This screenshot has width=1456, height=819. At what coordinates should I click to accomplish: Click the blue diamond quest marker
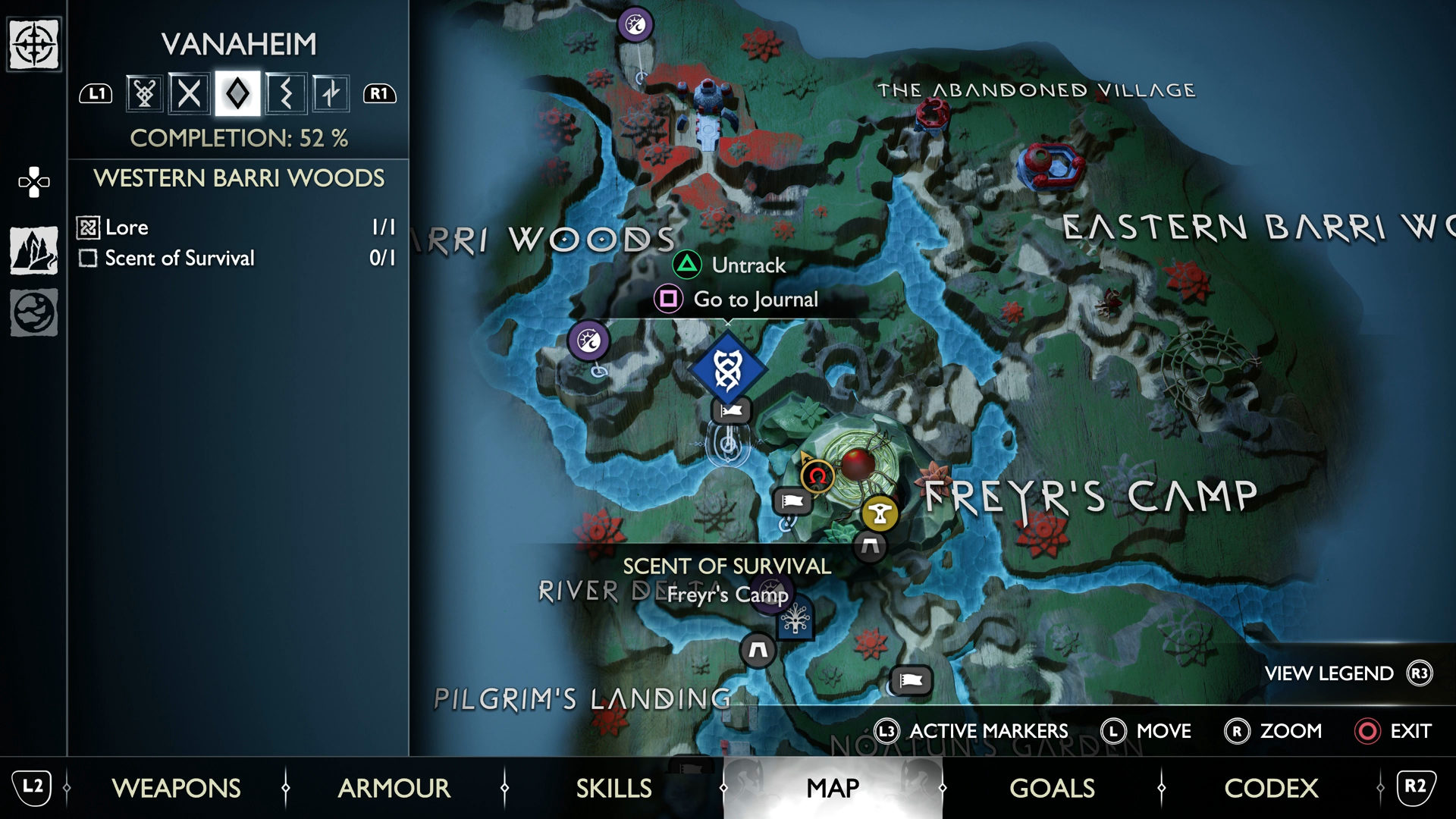(x=728, y=369)
